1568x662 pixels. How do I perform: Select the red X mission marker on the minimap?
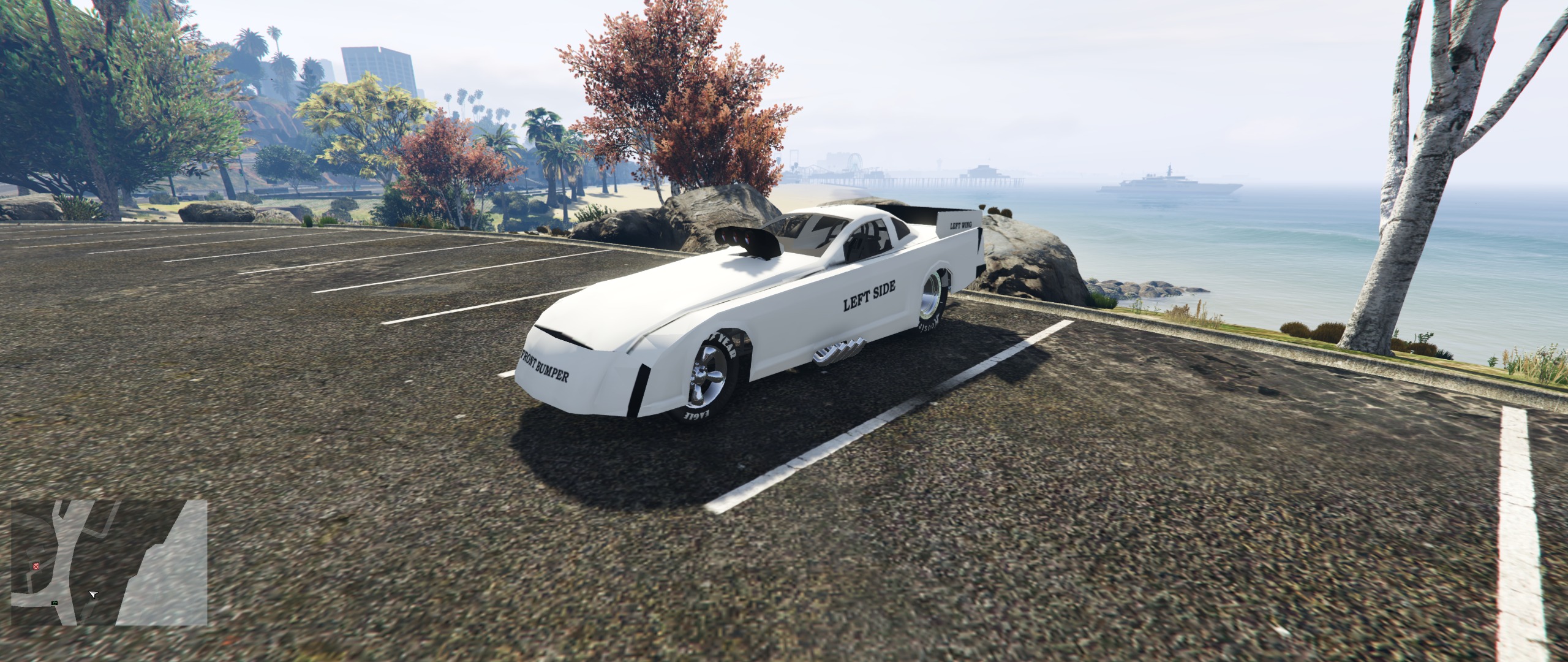(36, 566)
